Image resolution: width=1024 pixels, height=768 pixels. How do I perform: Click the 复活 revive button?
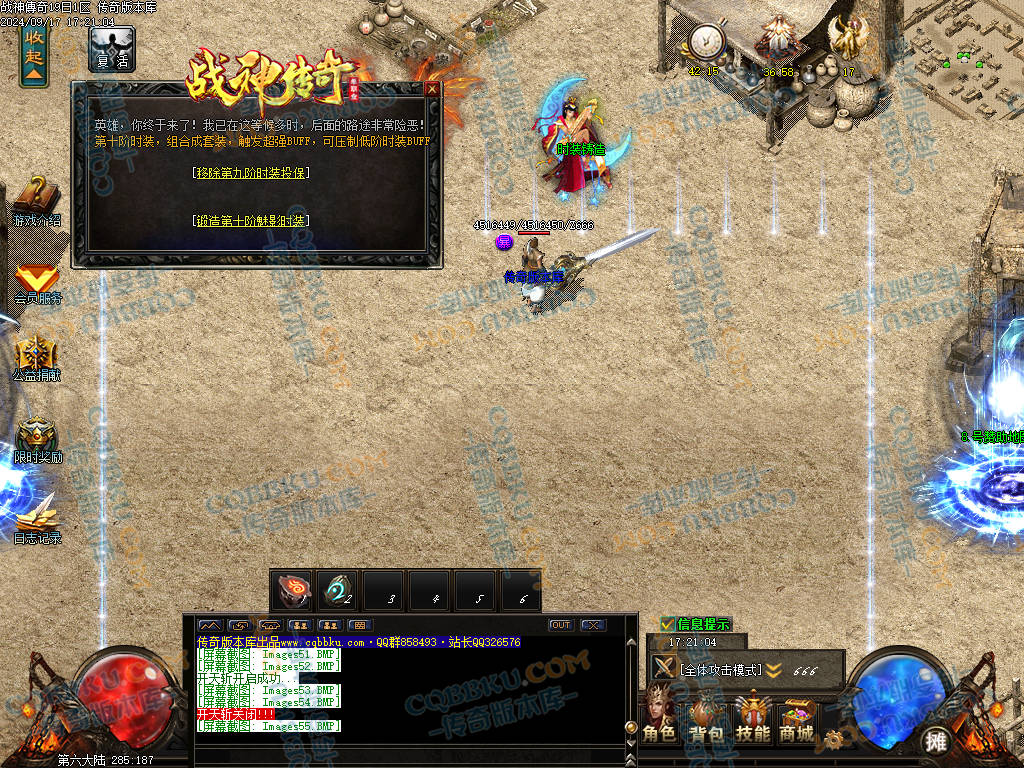(x=111, y=49)
